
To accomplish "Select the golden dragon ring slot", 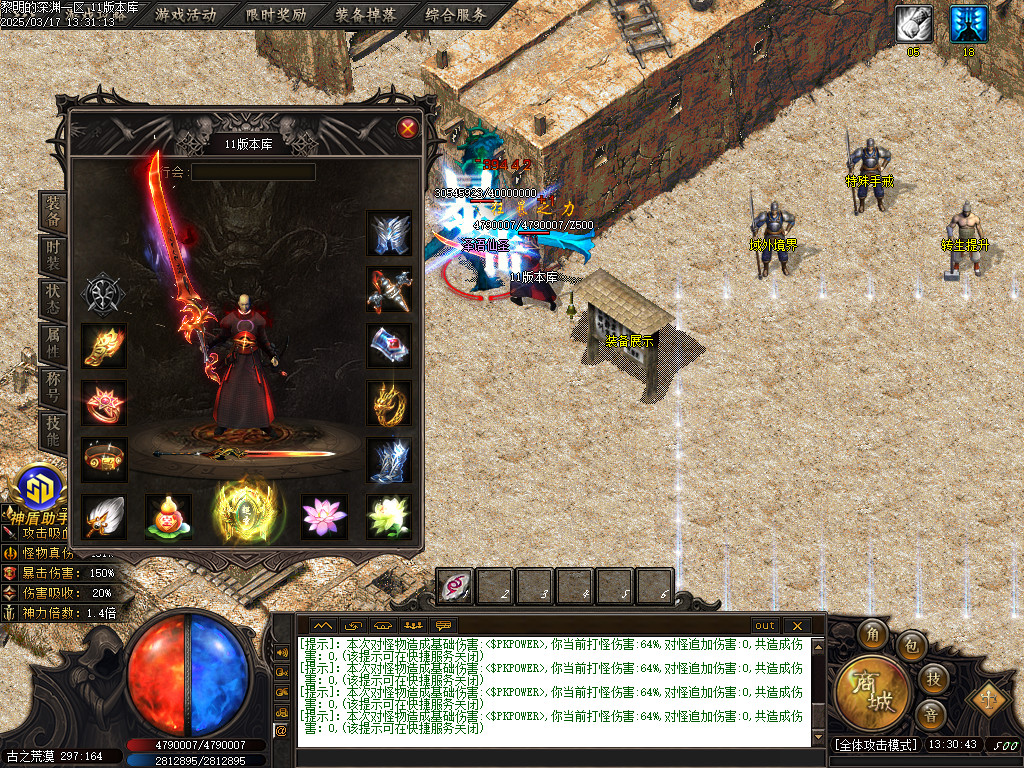I will [x=389, y=403].
